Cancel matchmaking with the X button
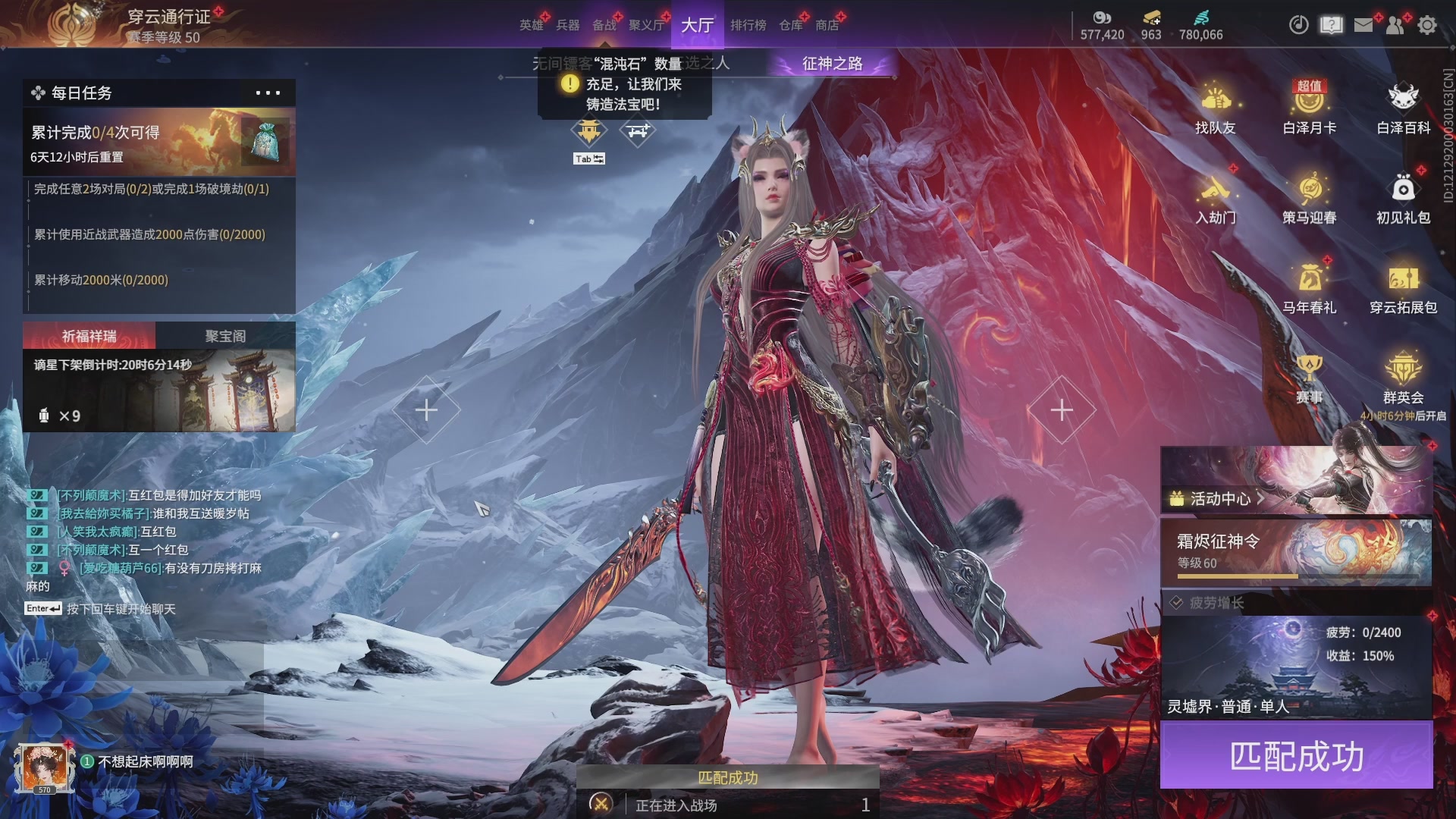The height and width of the screenshot is (819, 1456). (601, 804)
